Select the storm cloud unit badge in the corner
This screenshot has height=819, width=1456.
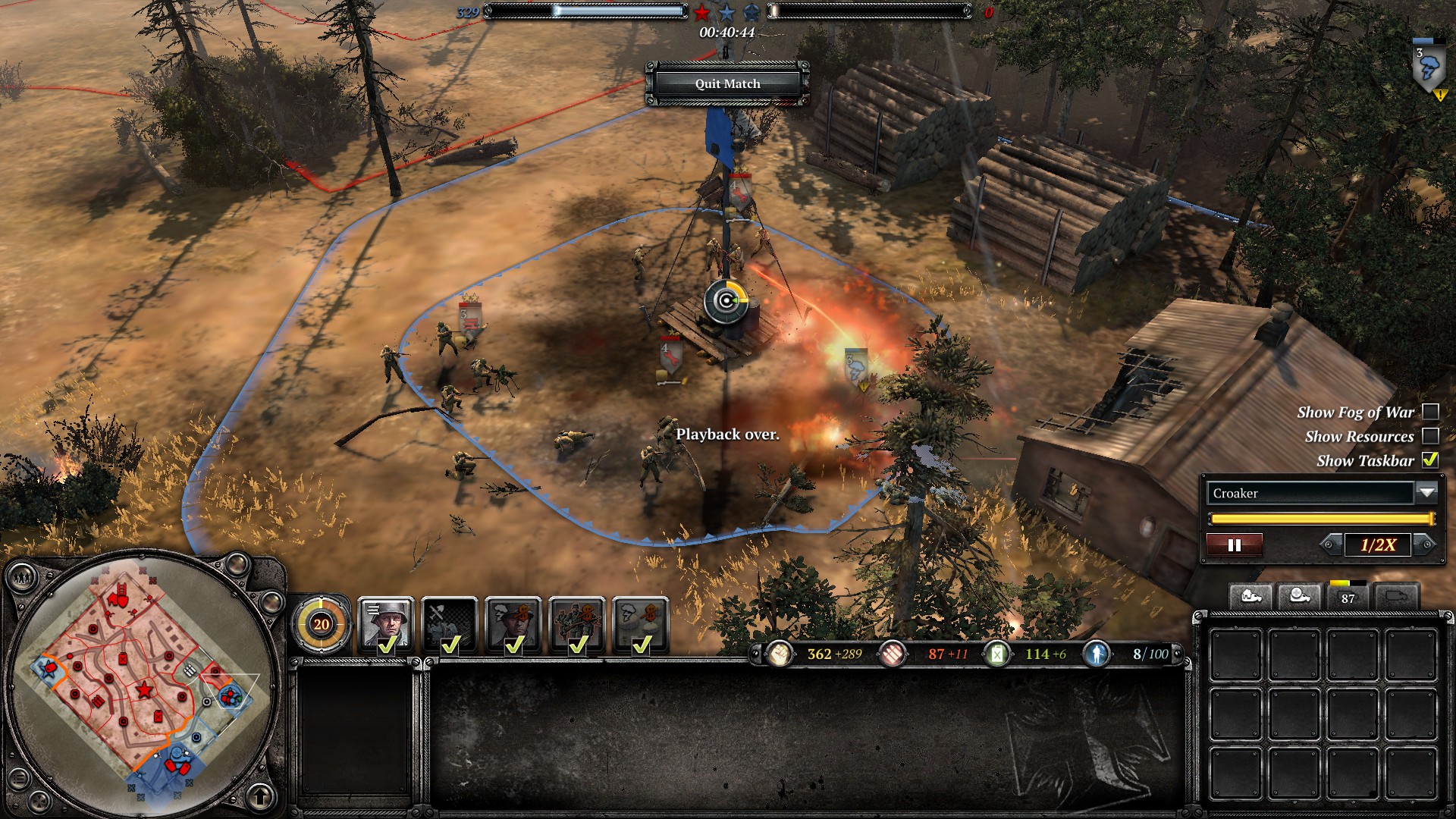(x=1429, y=67)
